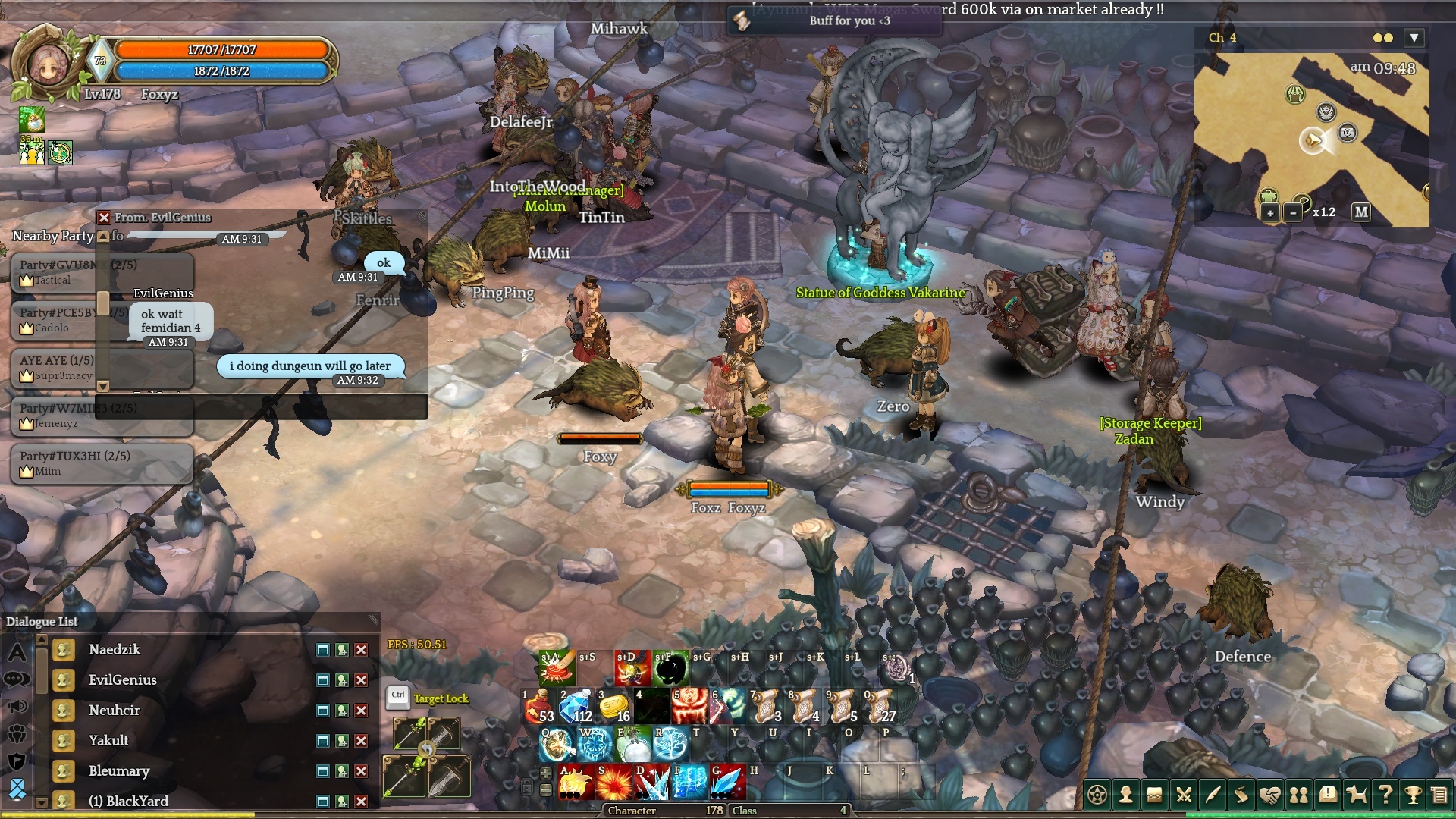Open the Bleumary conversation
Viewport: 1456px width, 819px height.
[118, 771]
